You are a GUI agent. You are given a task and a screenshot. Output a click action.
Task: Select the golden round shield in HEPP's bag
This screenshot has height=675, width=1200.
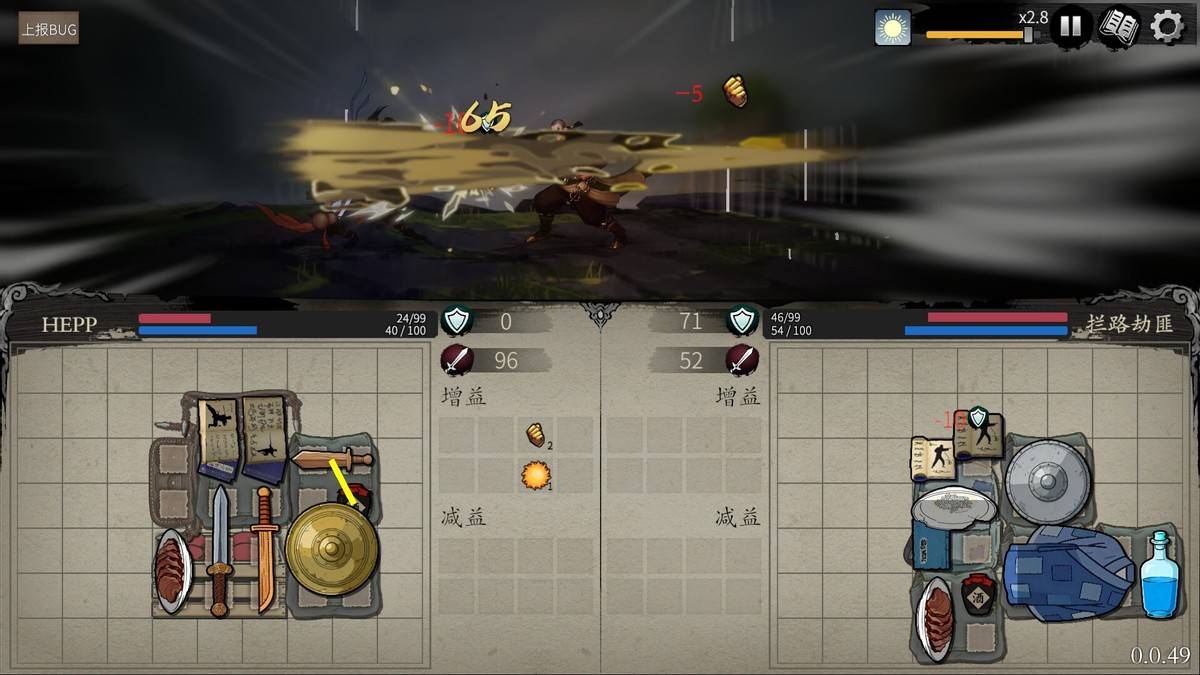click(x=331, y=548)
